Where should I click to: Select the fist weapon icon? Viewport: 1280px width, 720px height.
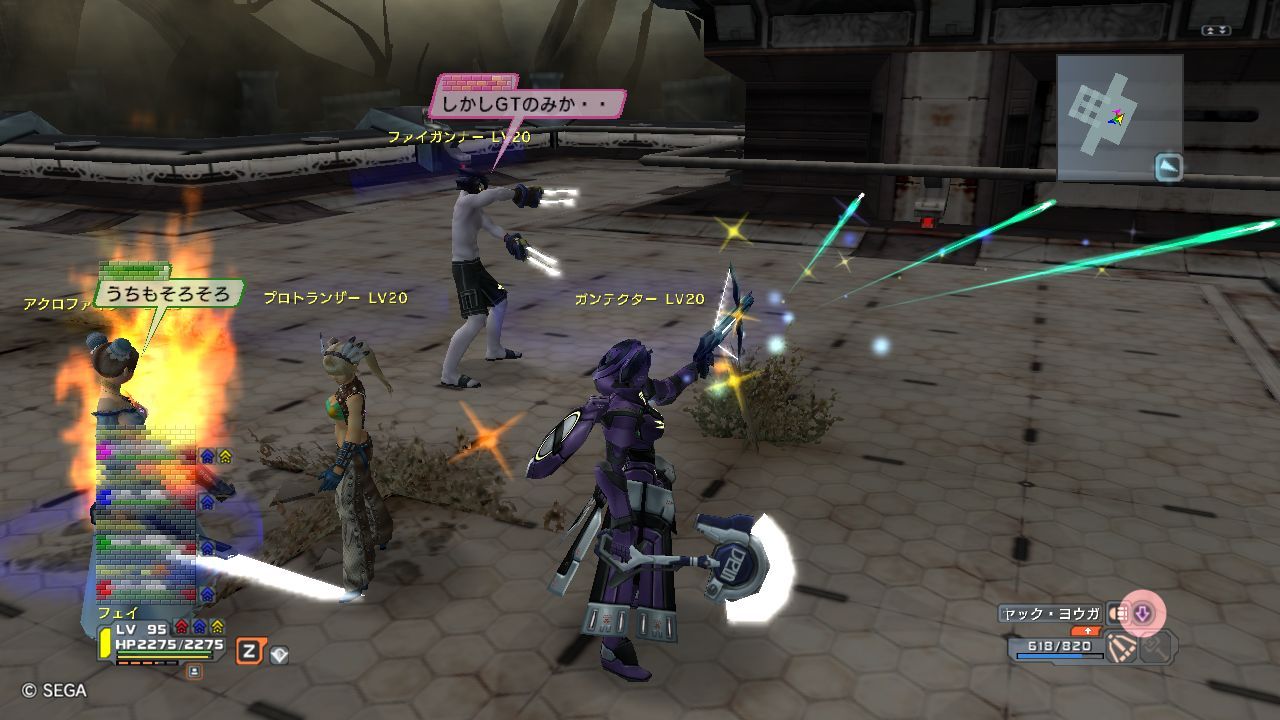(x=1118, y=613)
